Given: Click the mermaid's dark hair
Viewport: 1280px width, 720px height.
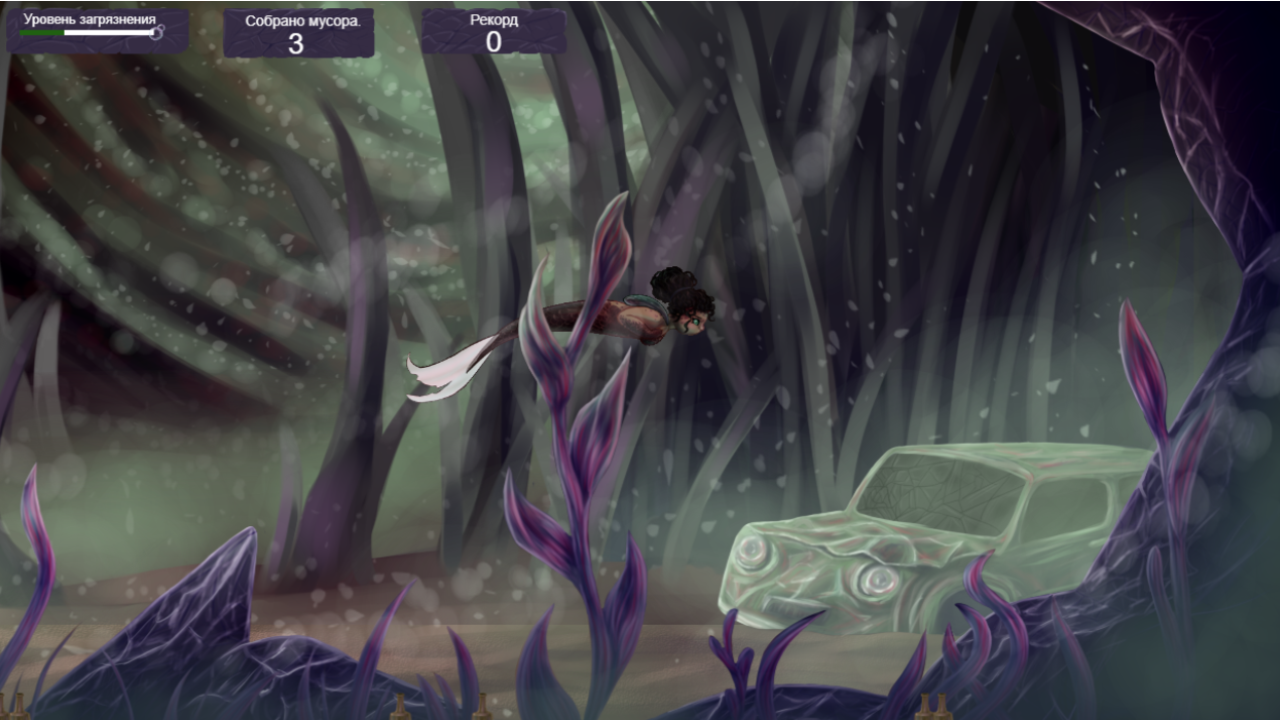Looking at the screenshot, I should [672, 285].
